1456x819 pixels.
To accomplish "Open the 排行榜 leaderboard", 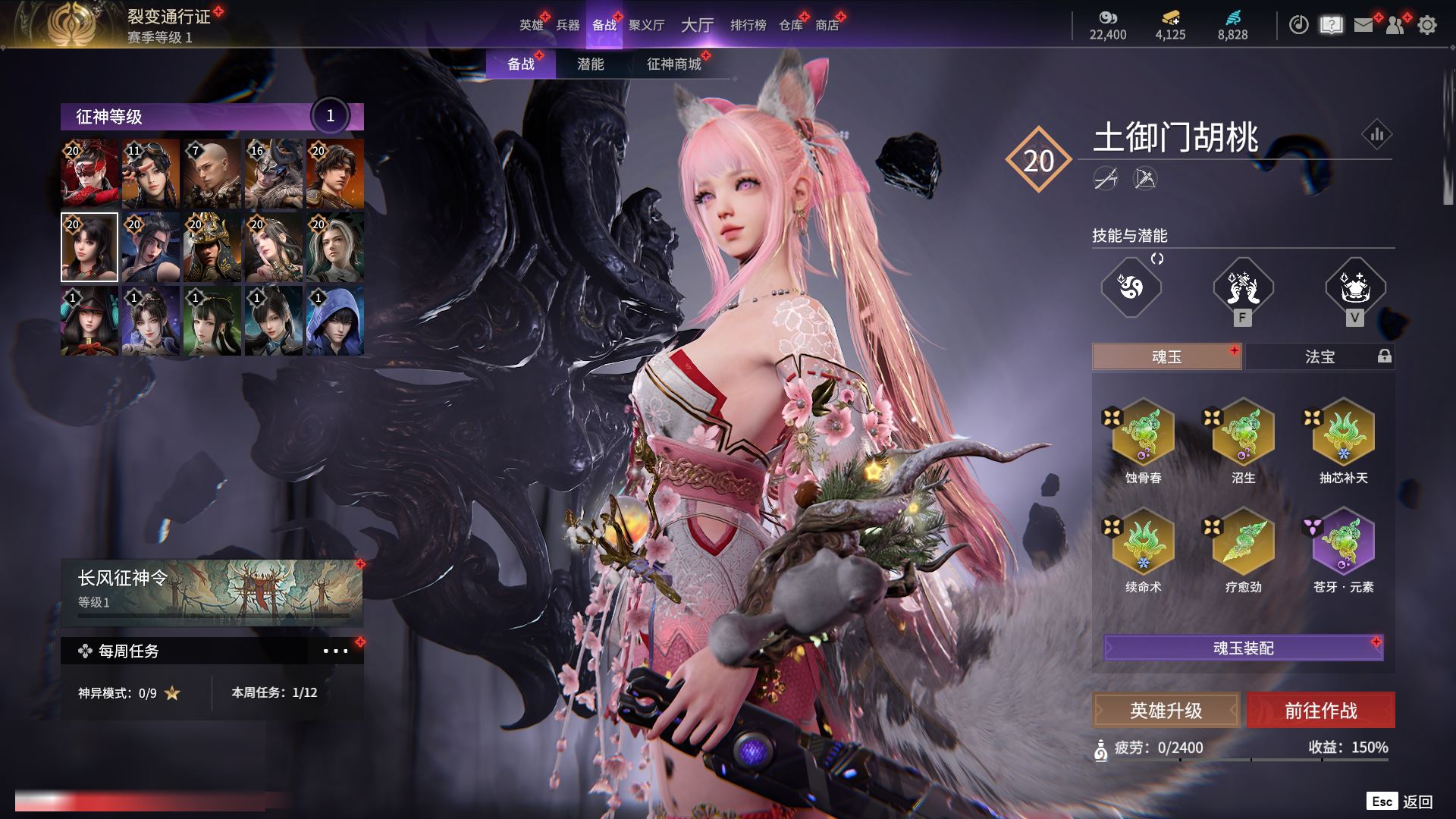I will click(748, 25).
